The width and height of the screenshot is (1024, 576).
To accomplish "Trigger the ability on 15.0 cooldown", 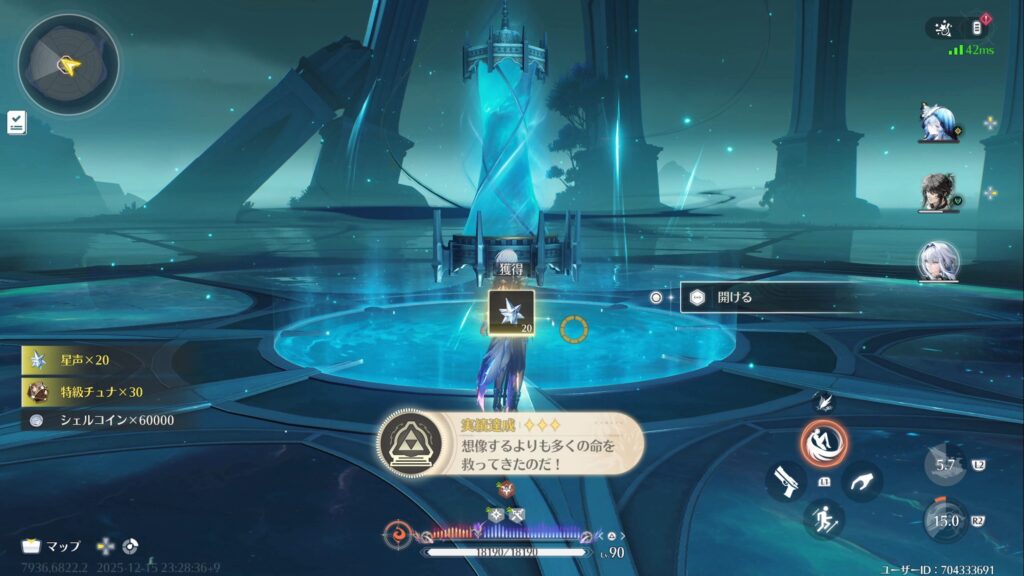I will click(945, 520).
